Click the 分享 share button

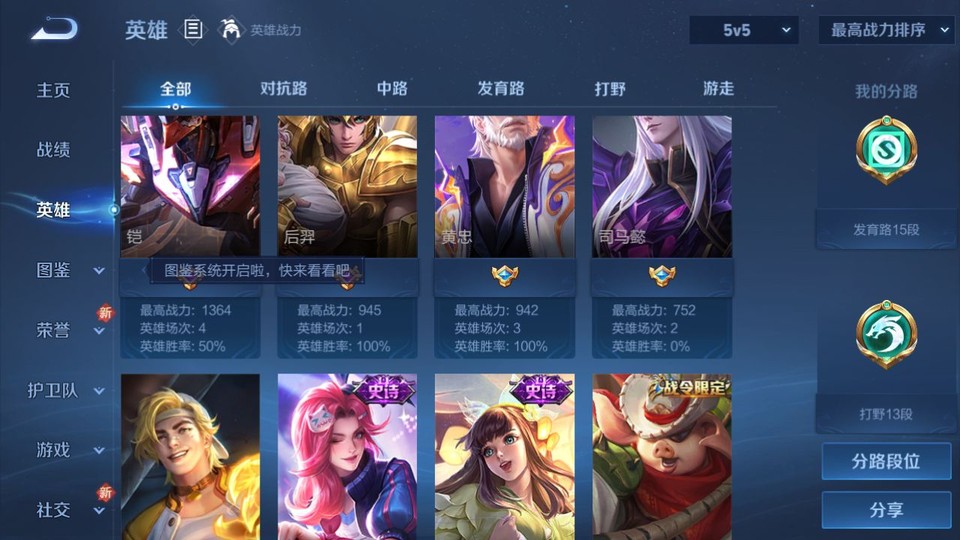[x=886, y=510]
